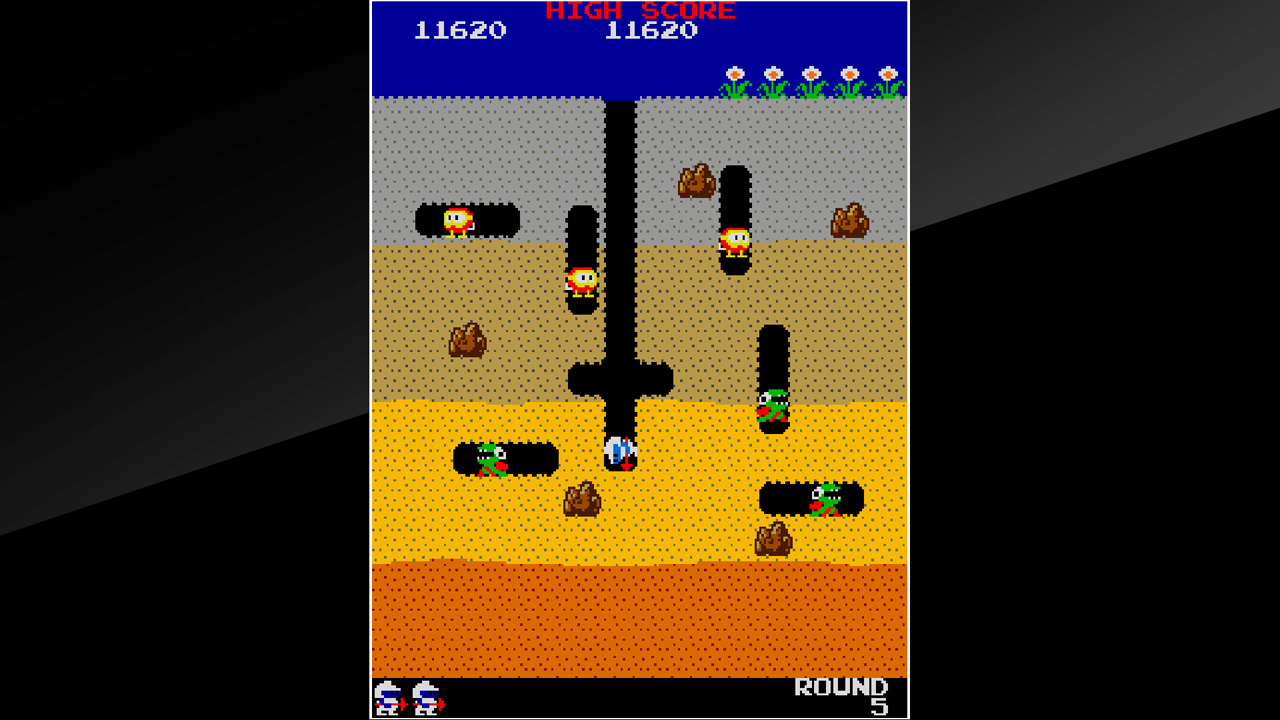Select the Pooka in the gray dirt layer

point(455,222)
